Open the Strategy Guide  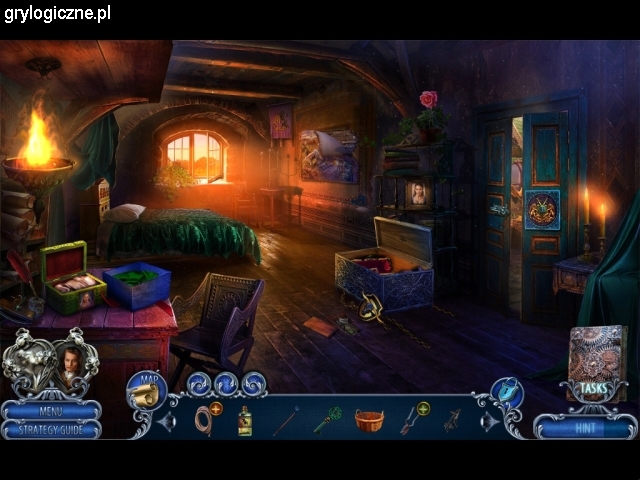coord(50,429)
